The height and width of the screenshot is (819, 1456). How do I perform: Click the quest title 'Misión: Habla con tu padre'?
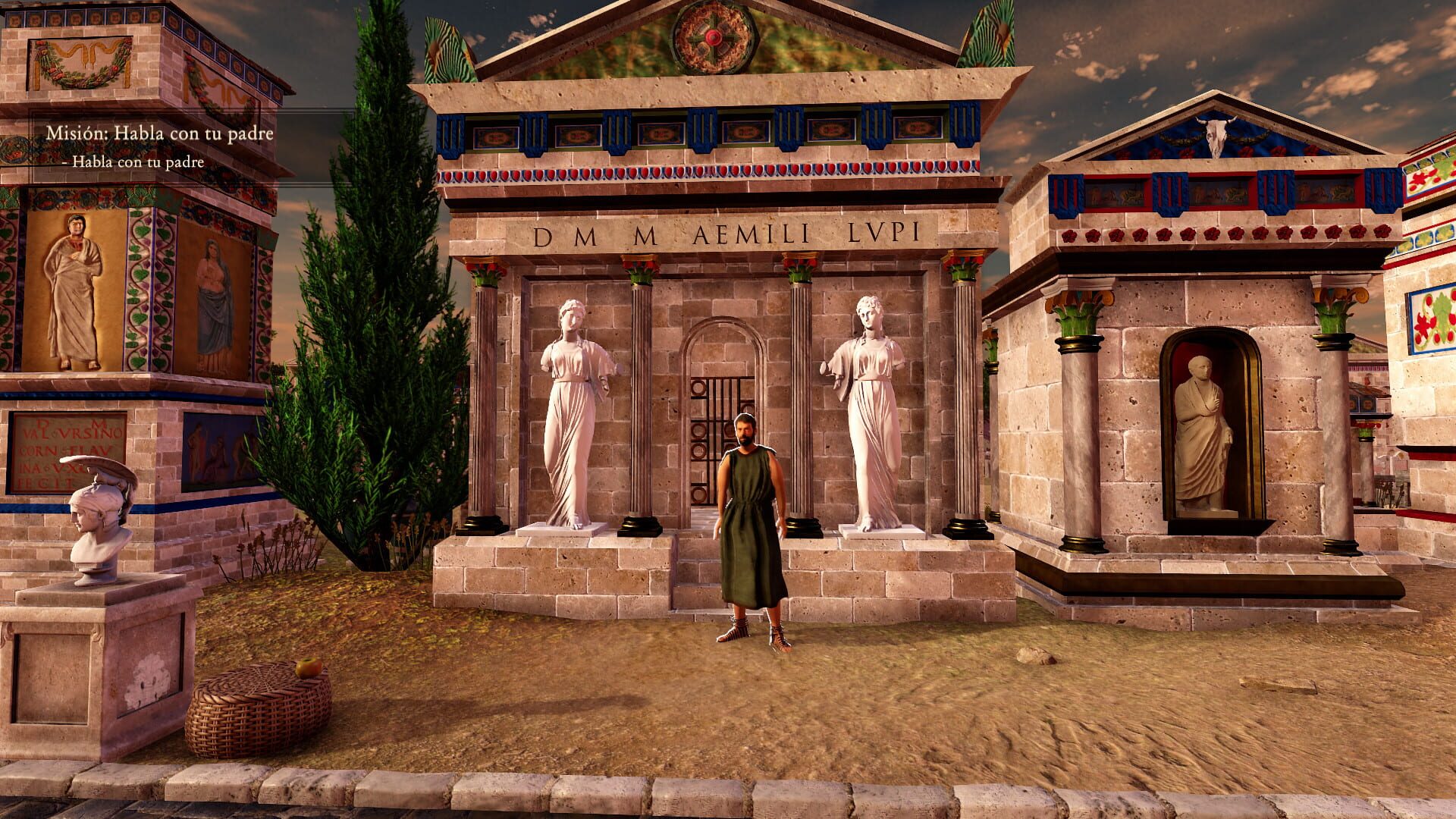[x=160, y=132]
